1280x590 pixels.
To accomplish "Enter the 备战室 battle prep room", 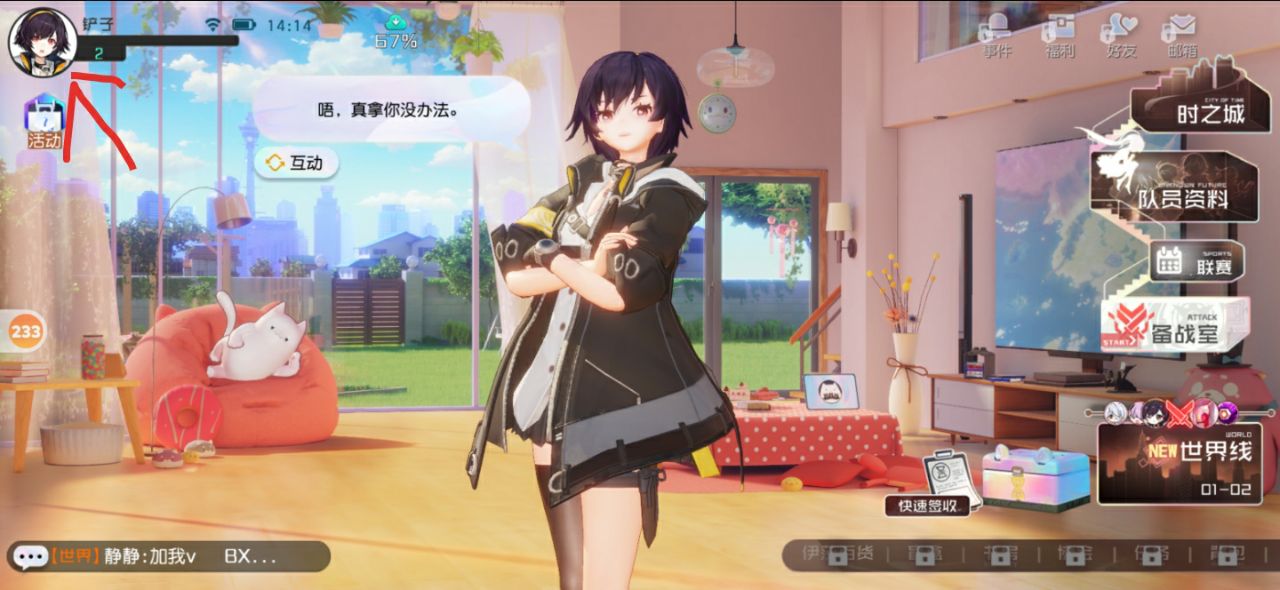I will [x=1176, y=324].
